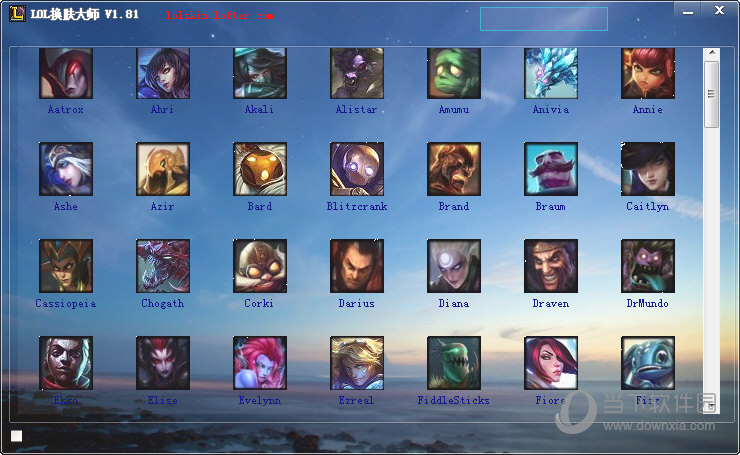Toggle the checkbox at bottom left
Image resolution: width=740 pixels, height=455 pixels.
pyautogui.click(x=16, y=436)
